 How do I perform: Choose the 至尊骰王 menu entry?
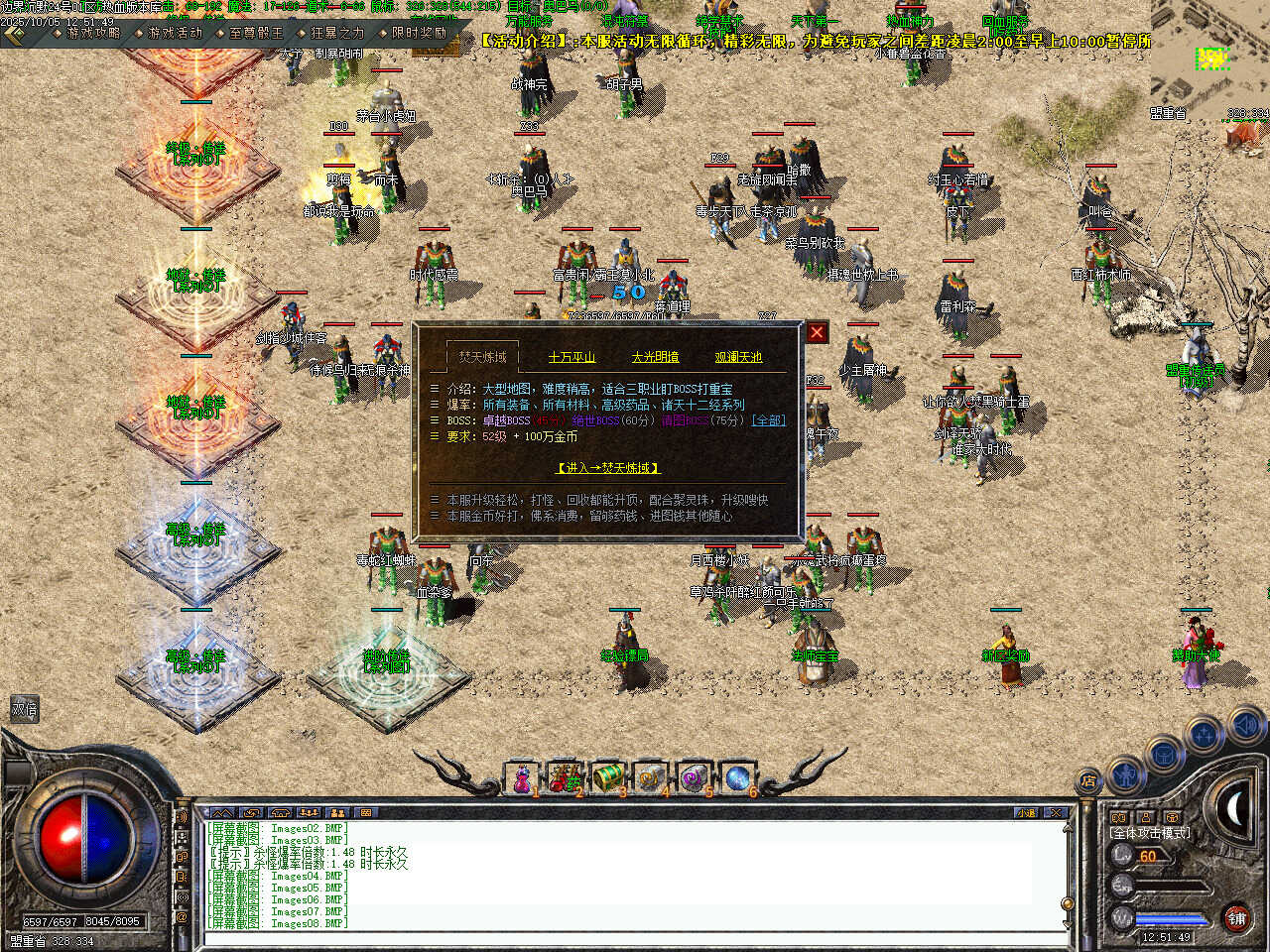[256, 33]
